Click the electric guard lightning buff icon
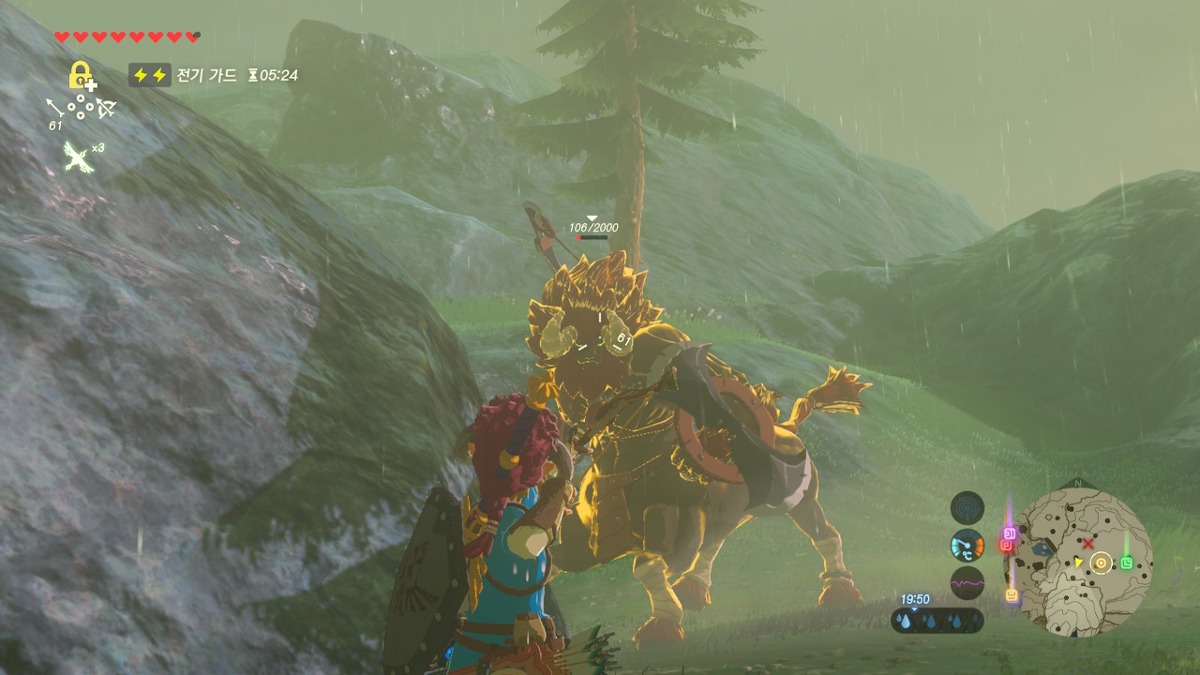The width and height of the screenshot is (1200, 675). tap(149, 75)
